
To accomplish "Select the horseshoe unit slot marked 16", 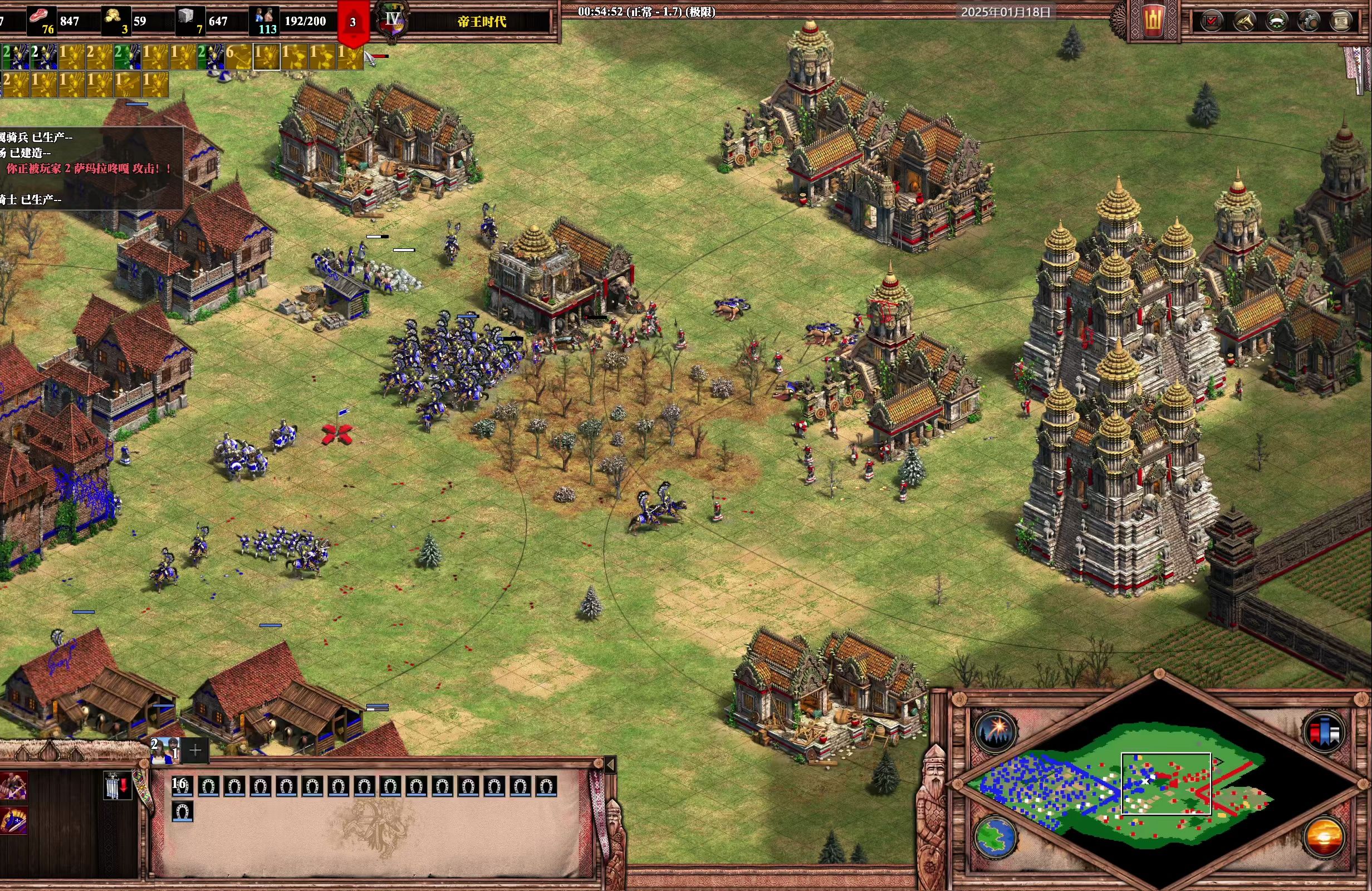I will coord(182,786).
